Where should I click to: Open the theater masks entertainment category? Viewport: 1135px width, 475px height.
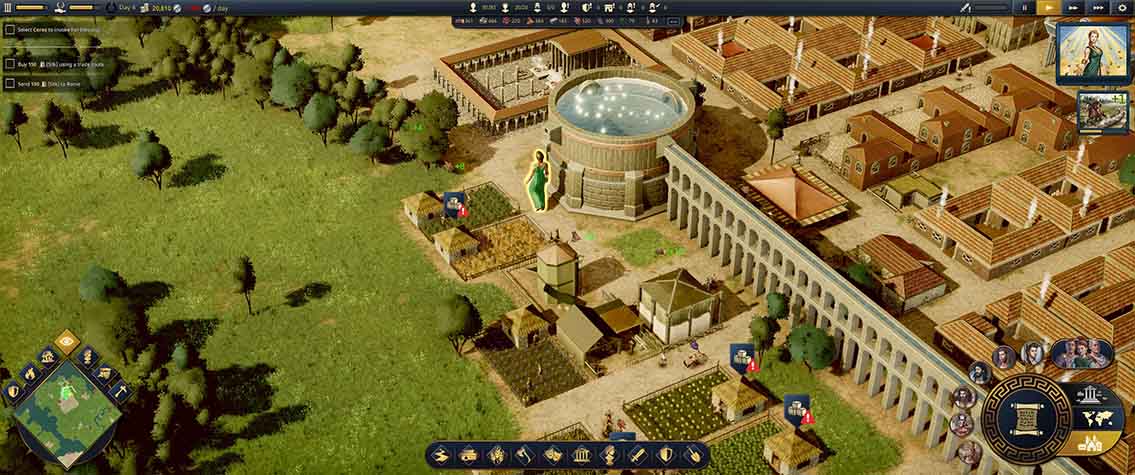552,455
